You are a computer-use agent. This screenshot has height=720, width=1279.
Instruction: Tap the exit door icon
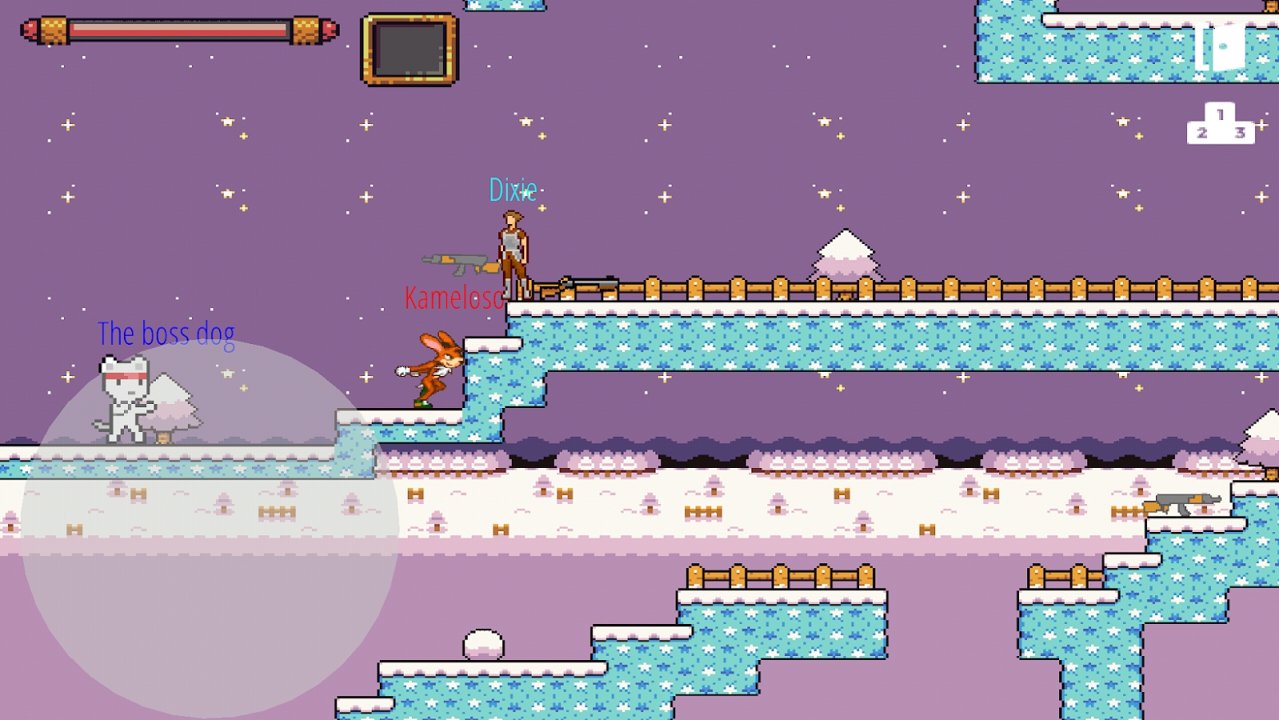coord(1220,46)
